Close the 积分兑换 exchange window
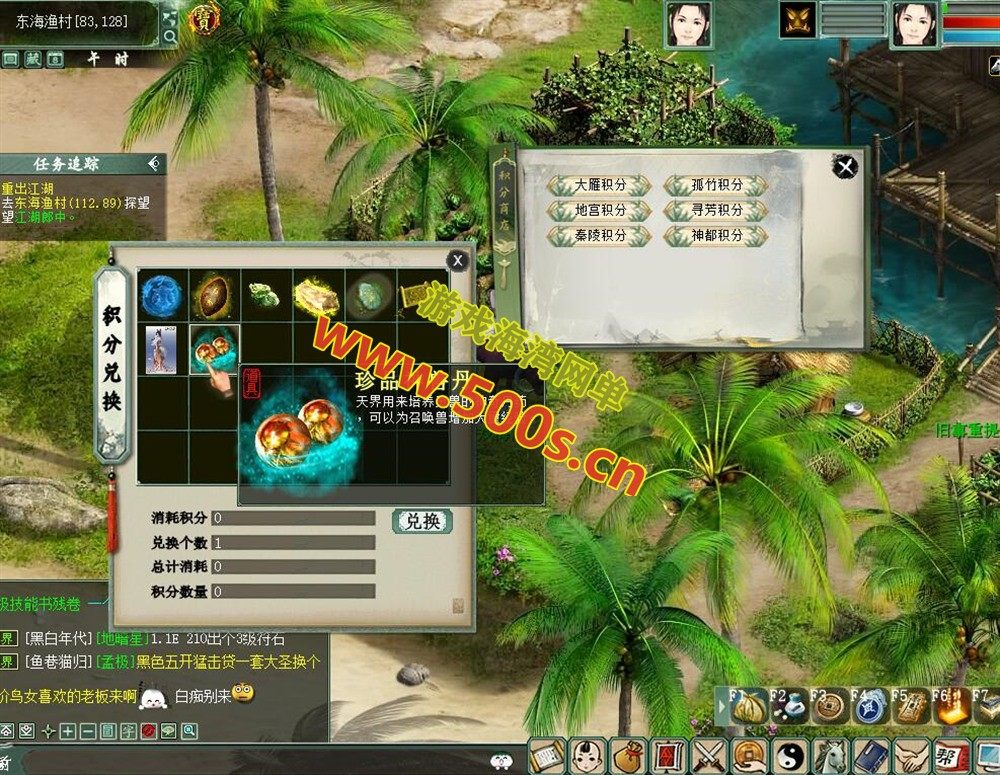 pos(457,261)
